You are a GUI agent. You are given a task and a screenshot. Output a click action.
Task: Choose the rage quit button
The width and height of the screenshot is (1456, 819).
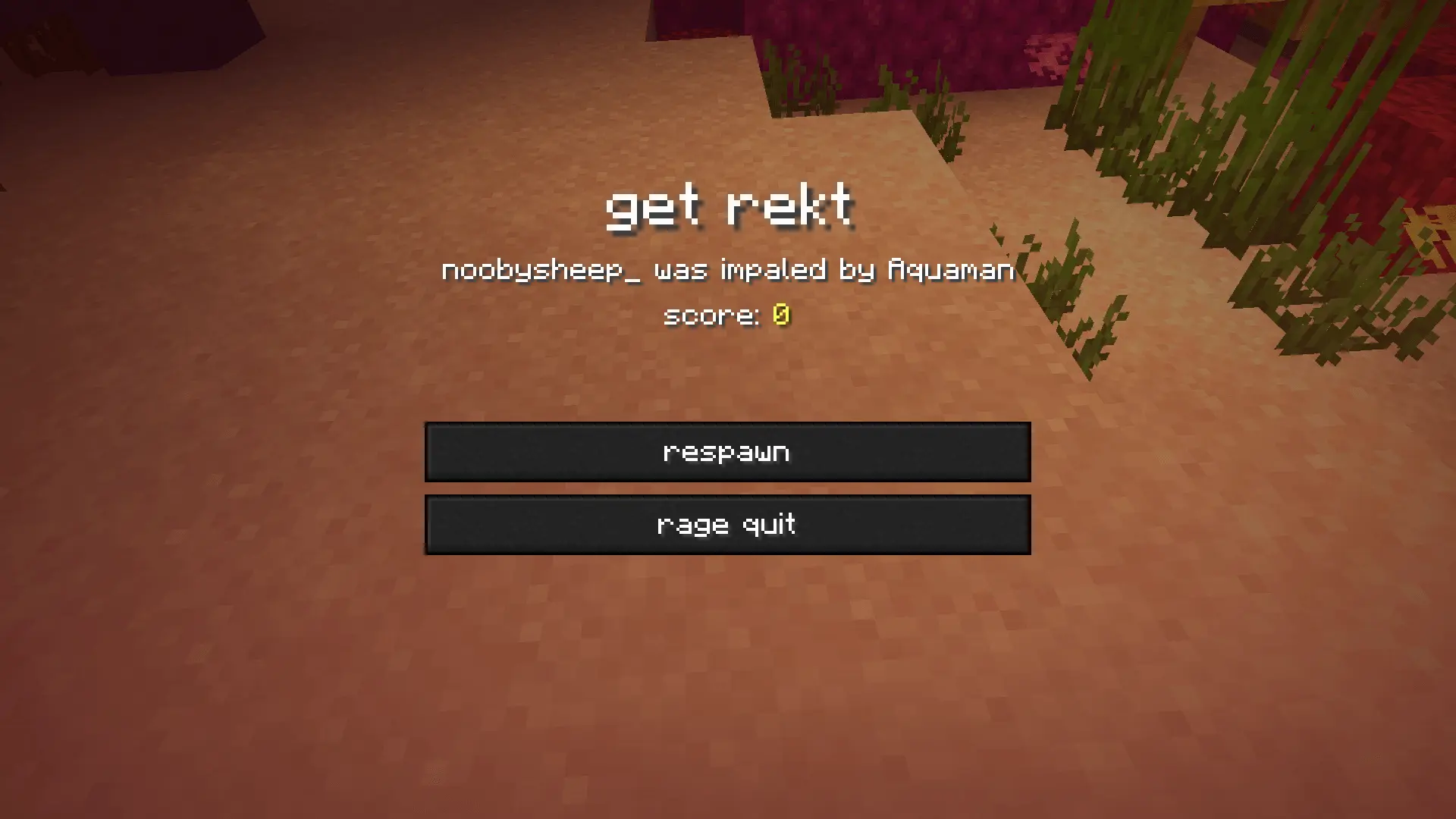tap(727, 525)
